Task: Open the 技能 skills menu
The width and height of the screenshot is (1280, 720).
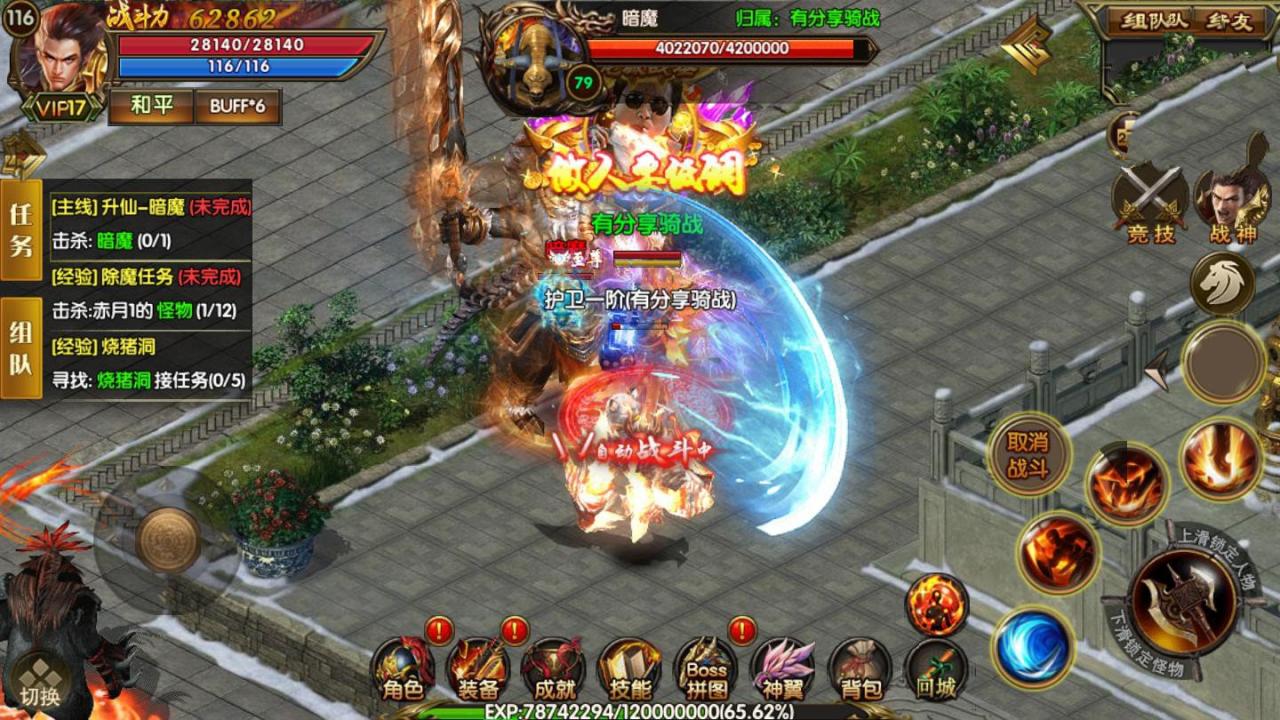Action: [x=629, y=668]
